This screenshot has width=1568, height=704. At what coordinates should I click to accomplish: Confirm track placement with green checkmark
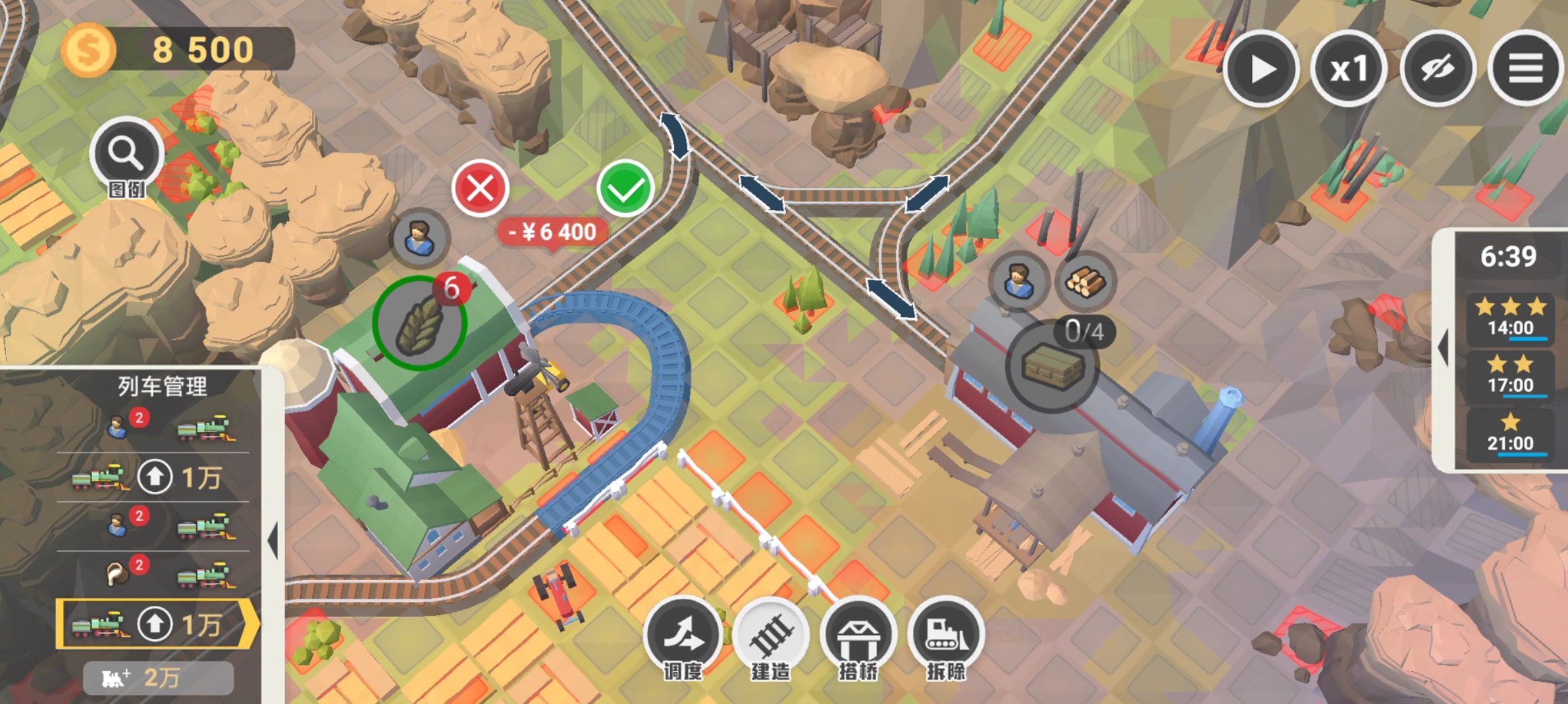pos(625,188)
